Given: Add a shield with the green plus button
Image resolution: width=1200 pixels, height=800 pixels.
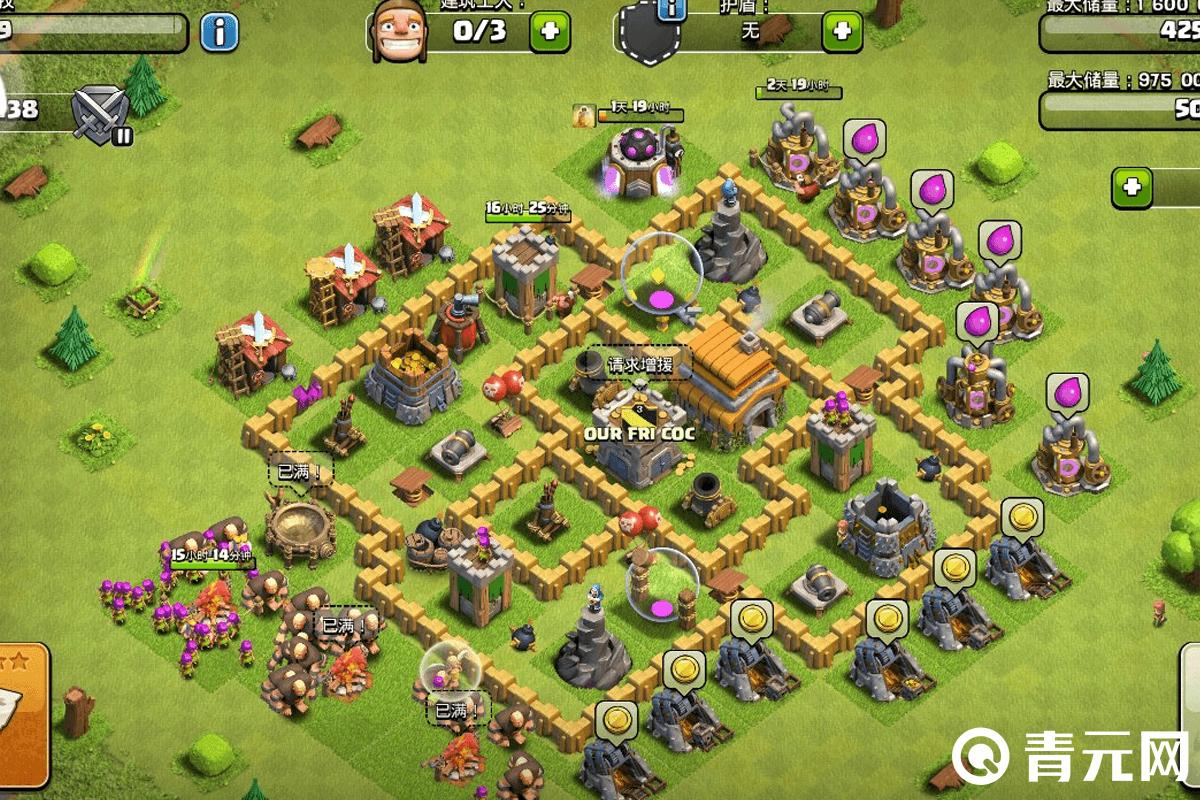Looking at the screenshot, I should click(842, 31).
